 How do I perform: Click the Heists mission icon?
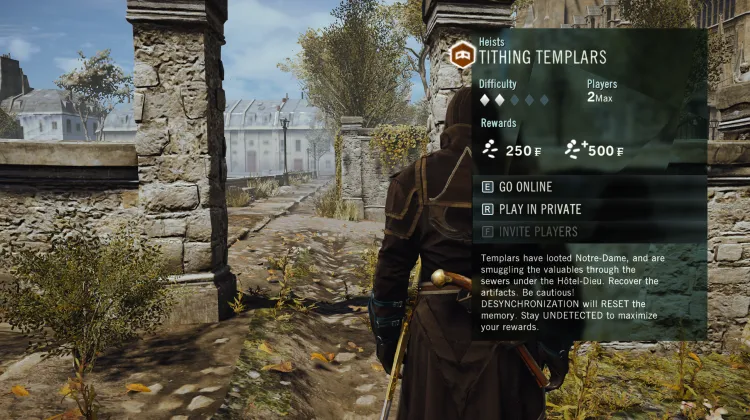462,55
